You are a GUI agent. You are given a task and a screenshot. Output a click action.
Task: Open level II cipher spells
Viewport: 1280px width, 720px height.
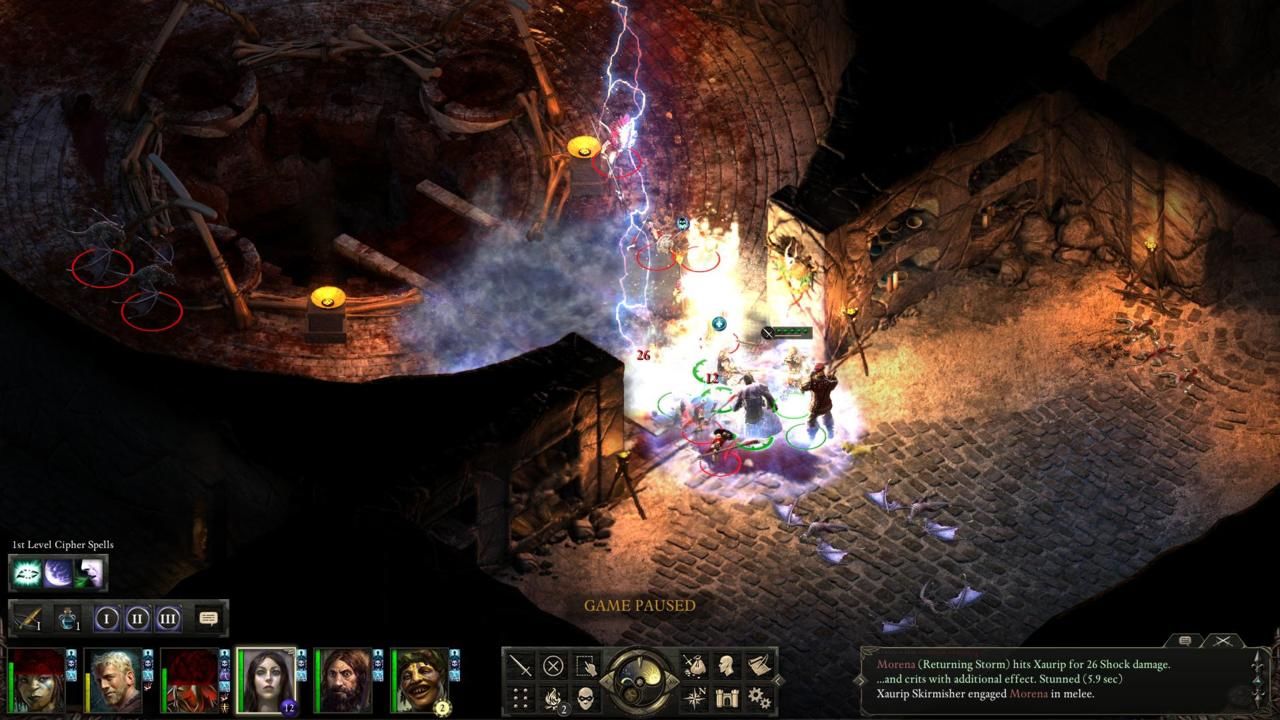coord(138,619)
